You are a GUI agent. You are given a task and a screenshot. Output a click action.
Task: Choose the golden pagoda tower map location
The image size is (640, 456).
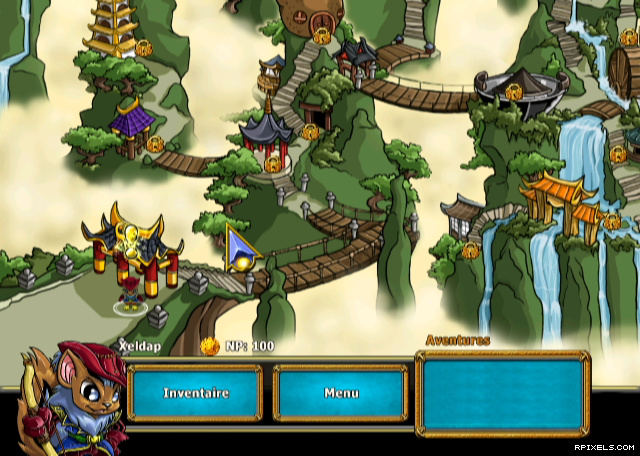click(114, 30)
